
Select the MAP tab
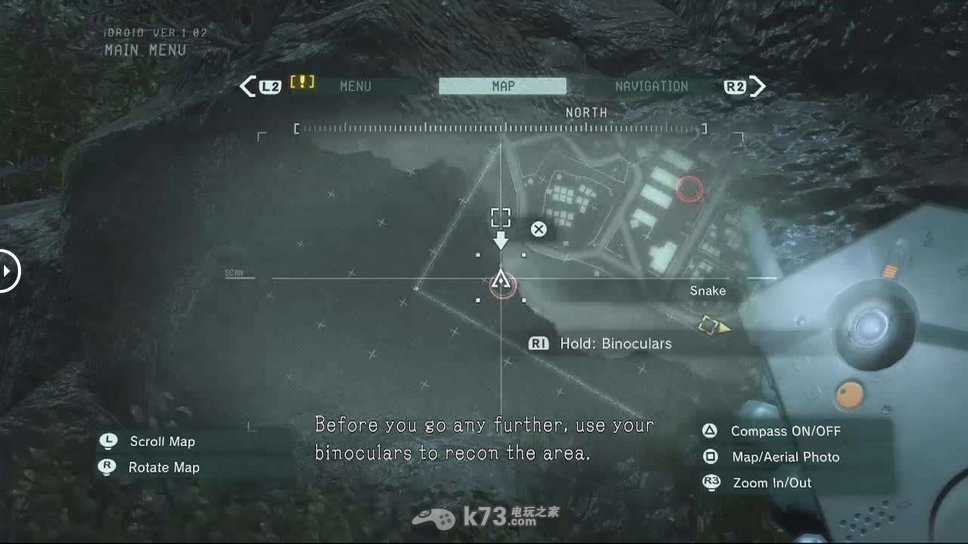pos(502,86)
